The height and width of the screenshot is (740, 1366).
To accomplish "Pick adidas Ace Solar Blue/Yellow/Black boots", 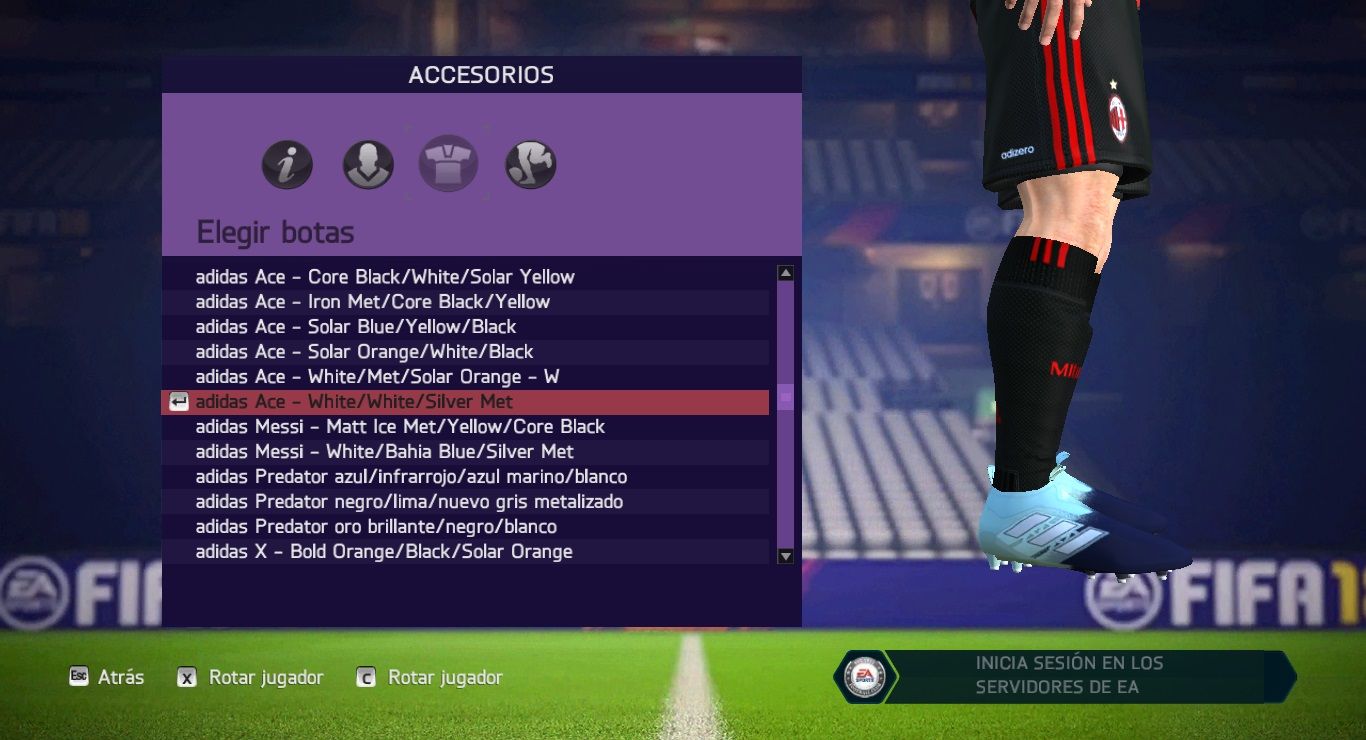I will pyautogui.click(x=356, y=327).
